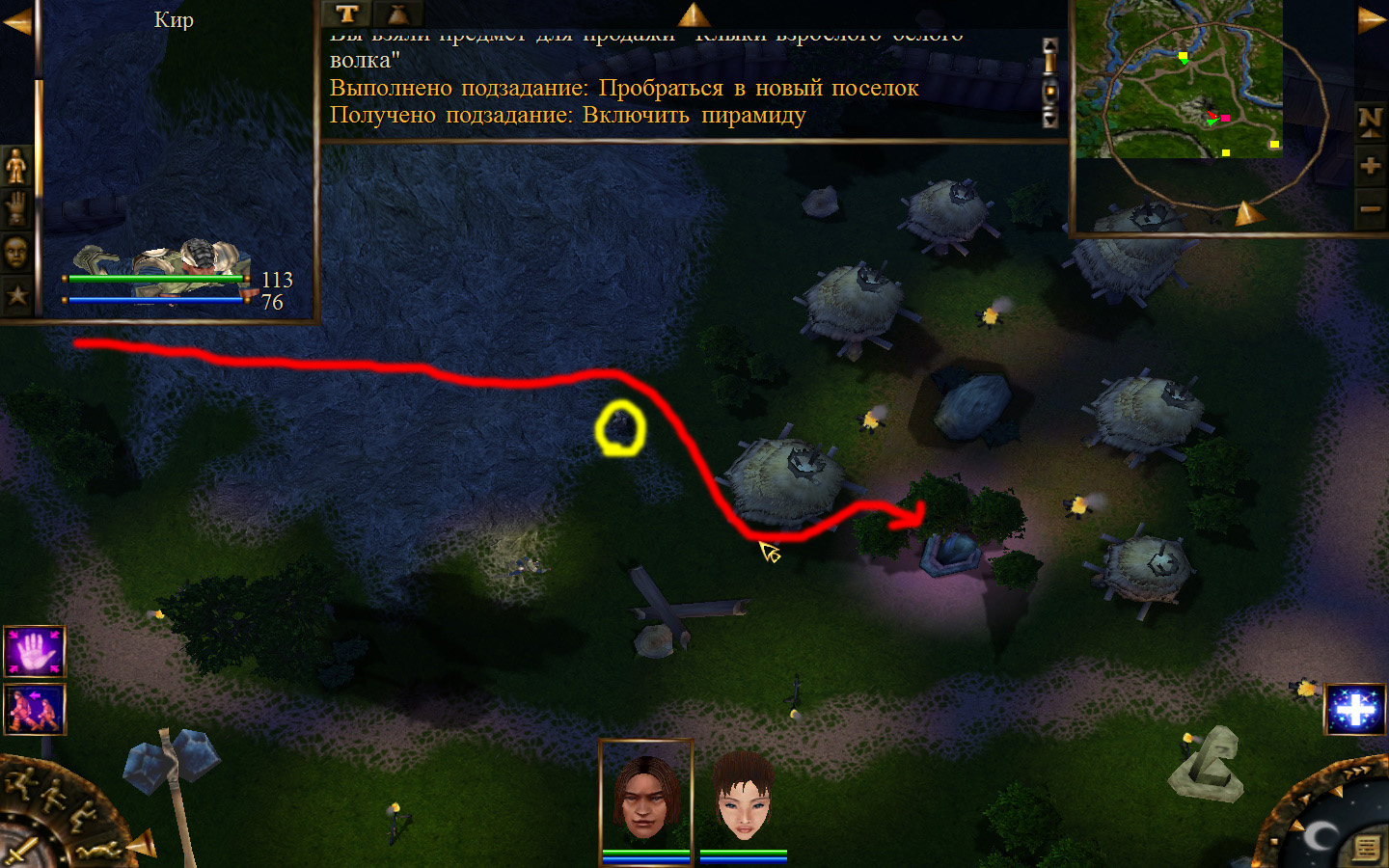Click the T button above the message log

click(x=347, y=14)
